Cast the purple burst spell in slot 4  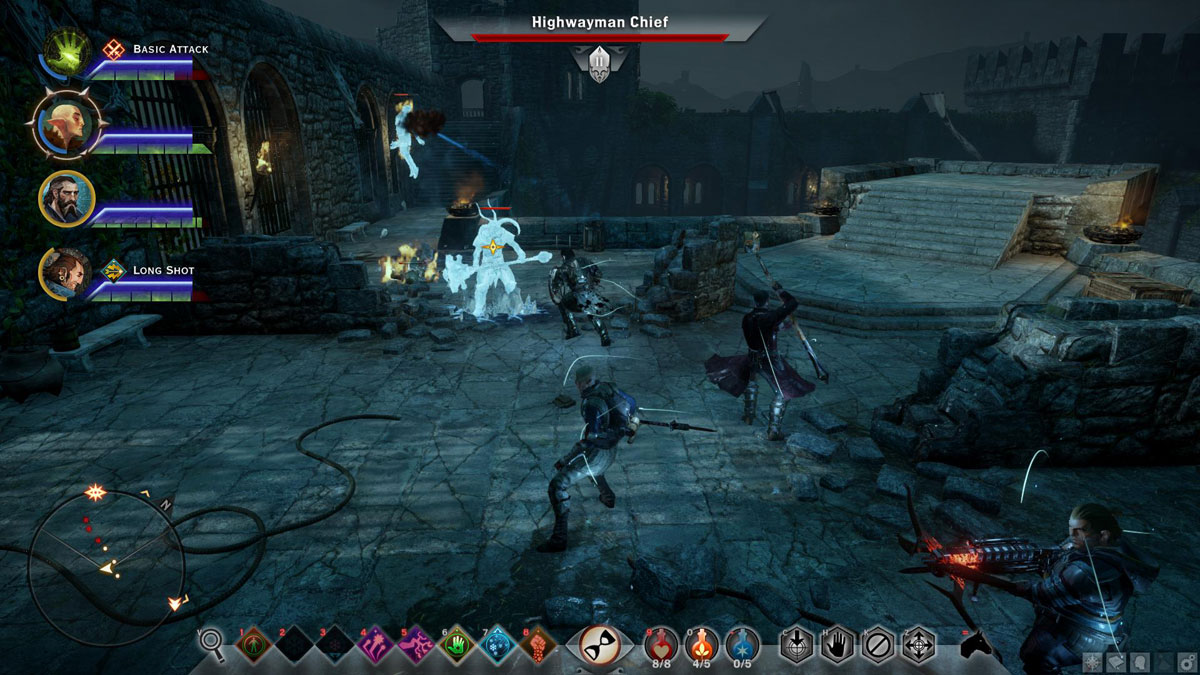click(375, 645)
